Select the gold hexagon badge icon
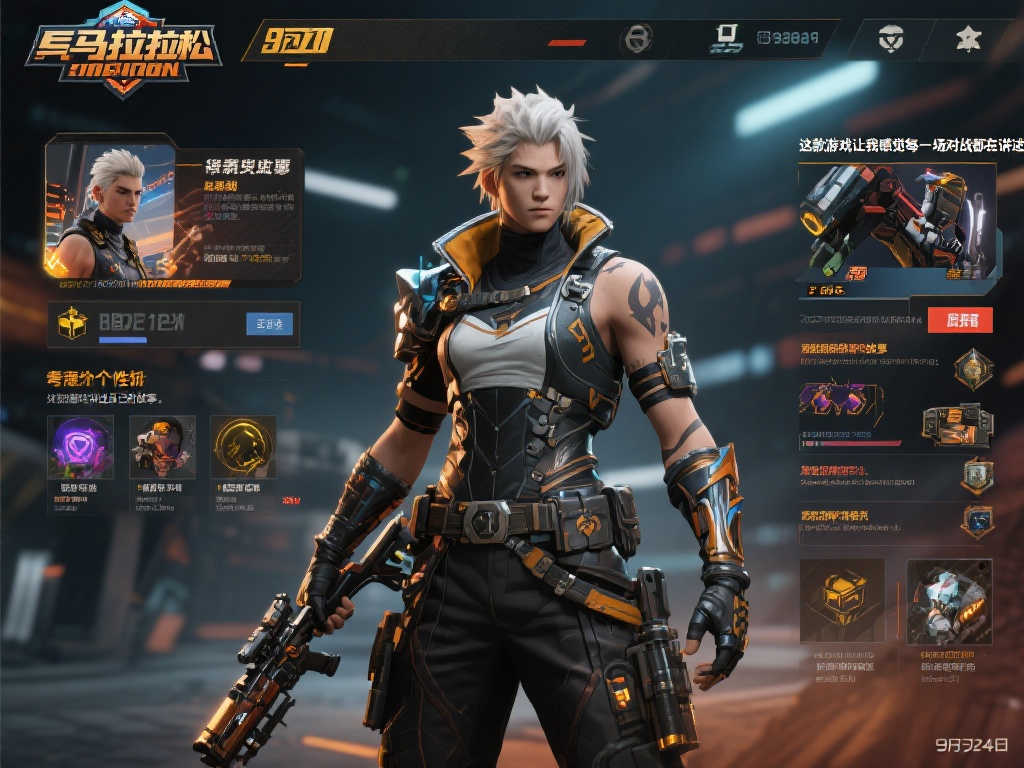Screen dimensions: 1024x768 tap(972, 369)
